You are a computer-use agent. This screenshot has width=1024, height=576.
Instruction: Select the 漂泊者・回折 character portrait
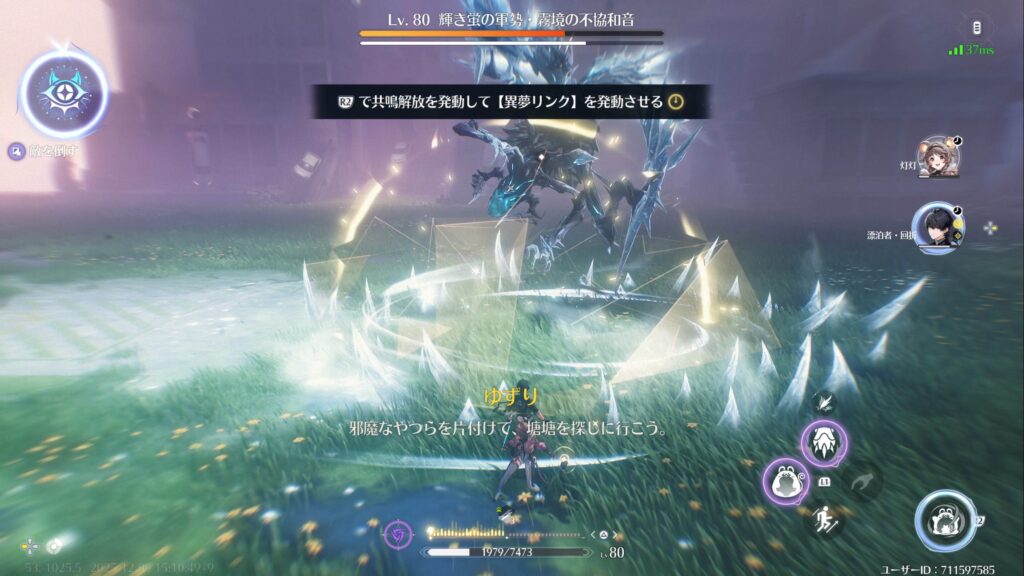pyautogui.click(x=934, y=226)
